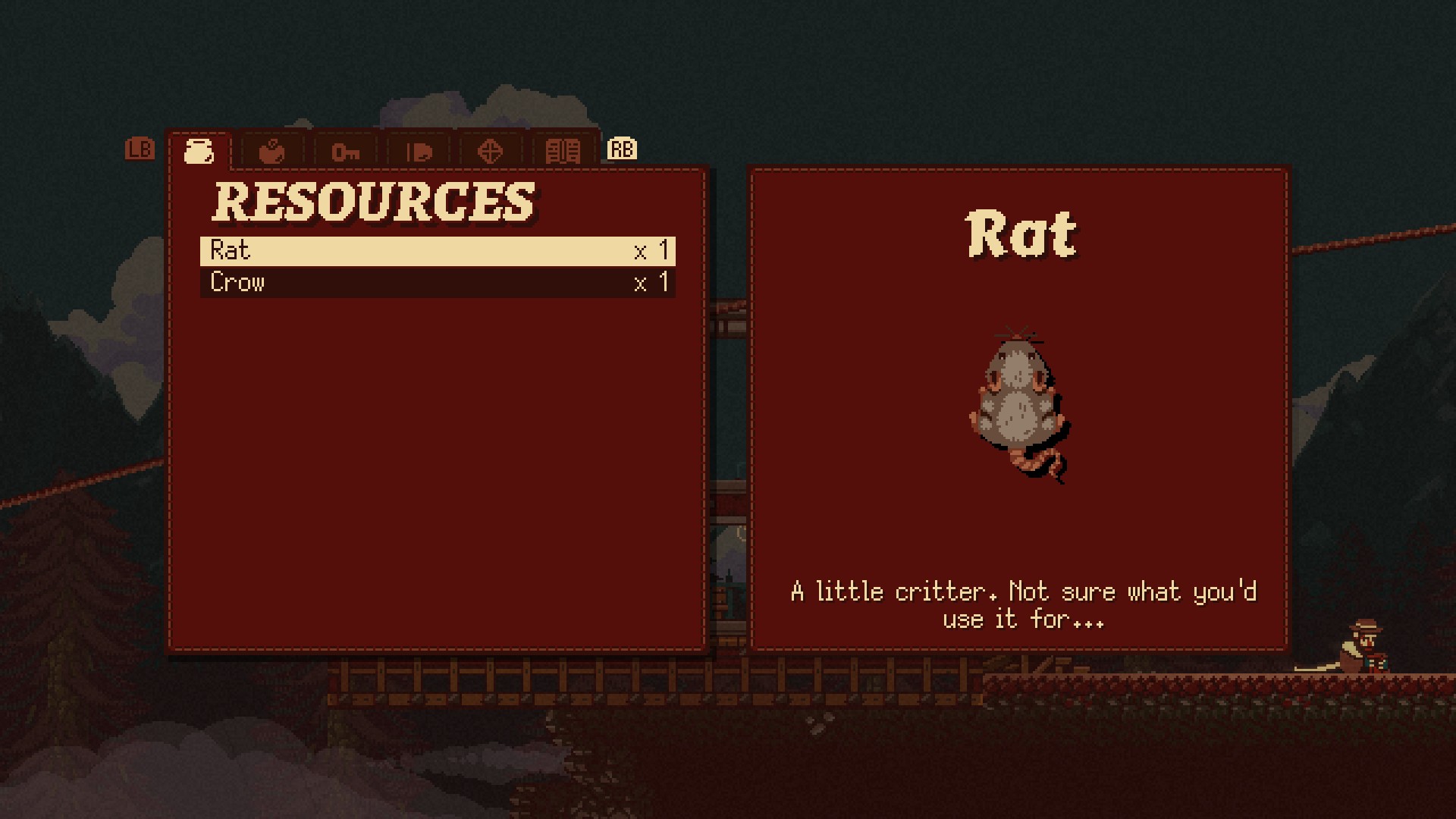This screenshot has width=1456, height=819.
Task: Select the Rat resource row
Action: click(438, 251)
